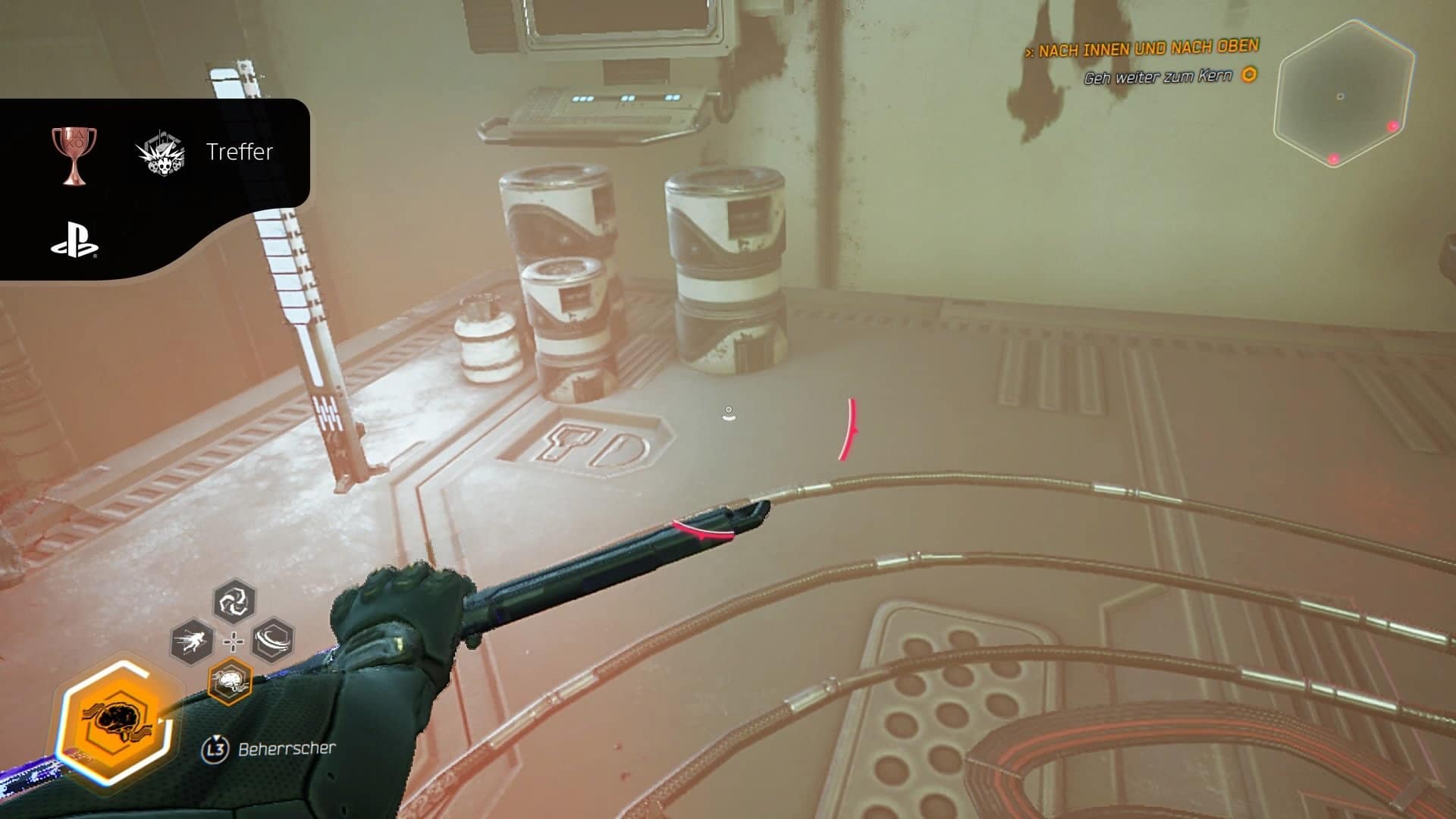Choose the sprinting figure ability icon

[x=191, y=642]
